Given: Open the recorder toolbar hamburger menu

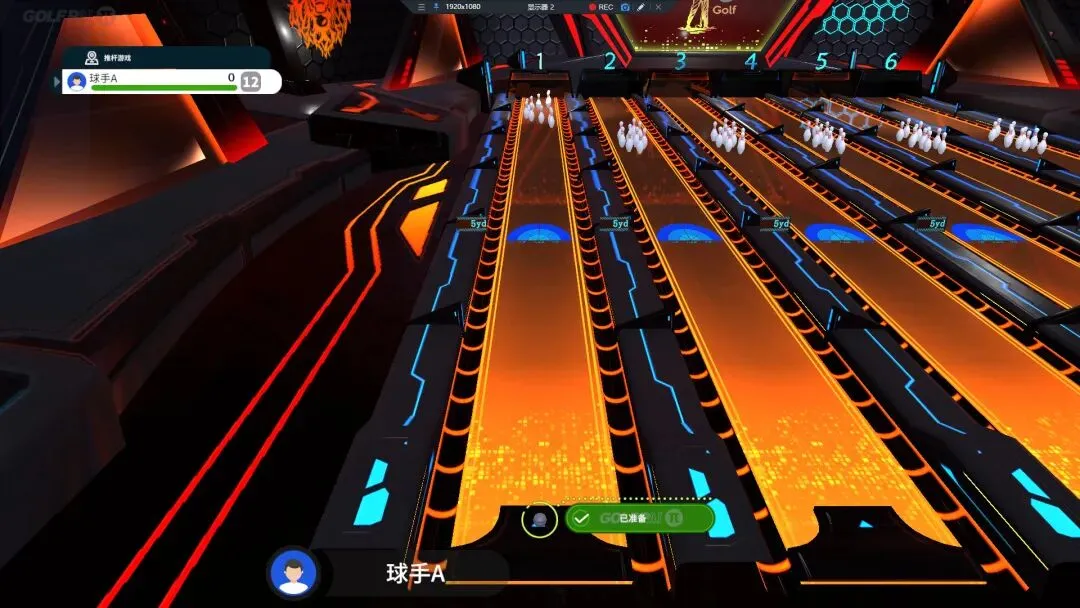Looking at the screenshot, I should (x=422, y=6).
